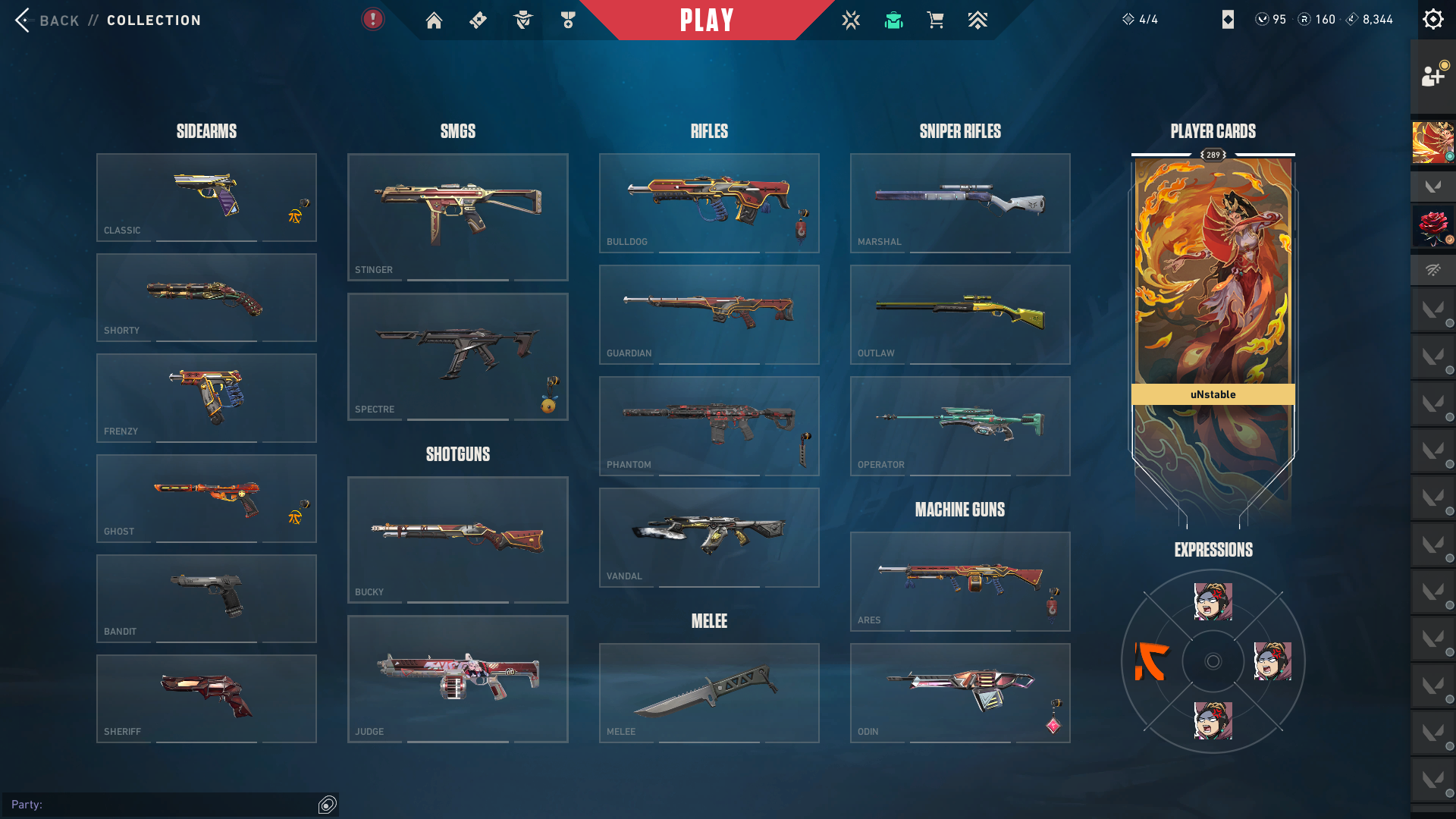The image size is (1456, 819).
Task: Open the home screen icon
Action: (434, 20)
